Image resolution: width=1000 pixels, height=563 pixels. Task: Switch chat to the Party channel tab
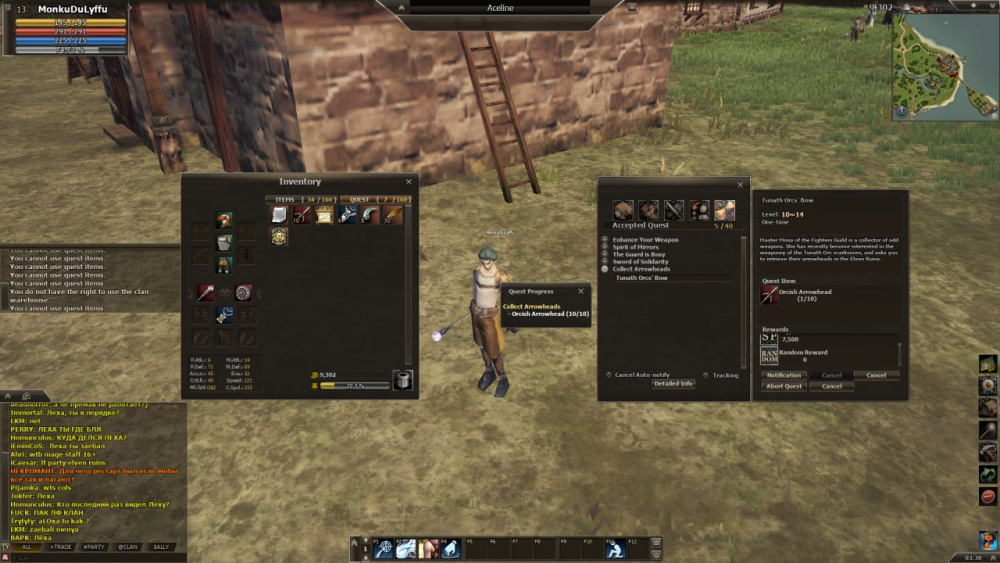(x=94, y=547)
